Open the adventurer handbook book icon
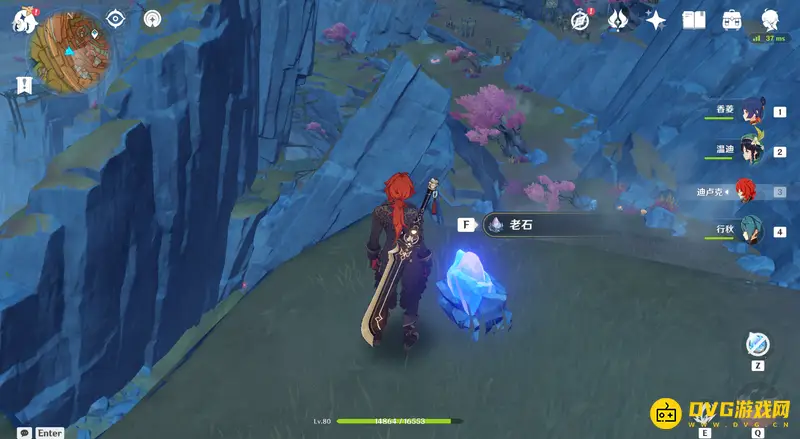The height and width of the screenshot is (439, 800). coord(694,20)
